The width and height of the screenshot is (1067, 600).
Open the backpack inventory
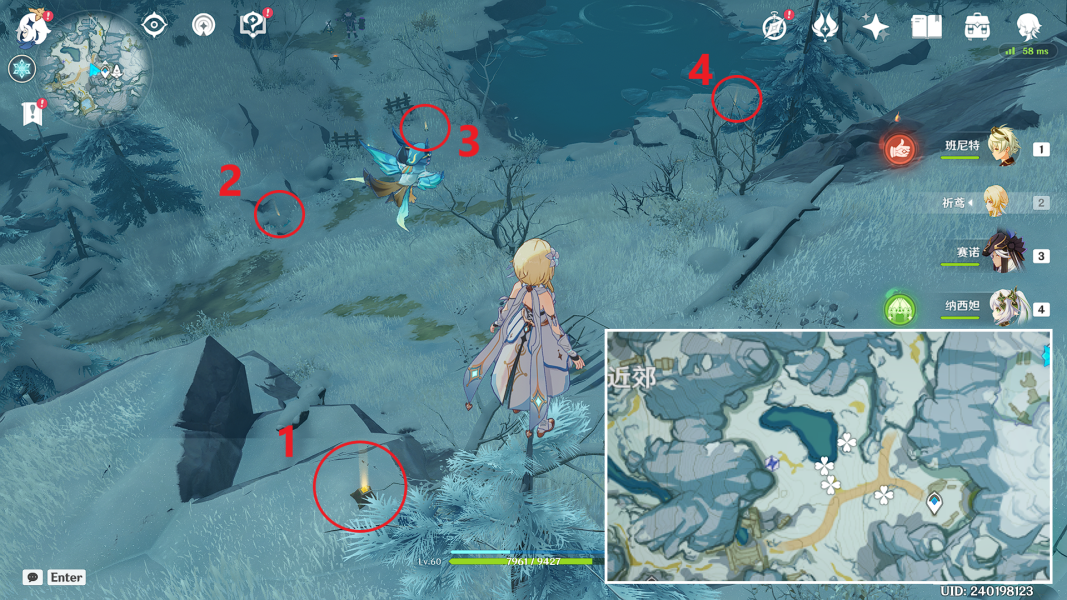977,27
